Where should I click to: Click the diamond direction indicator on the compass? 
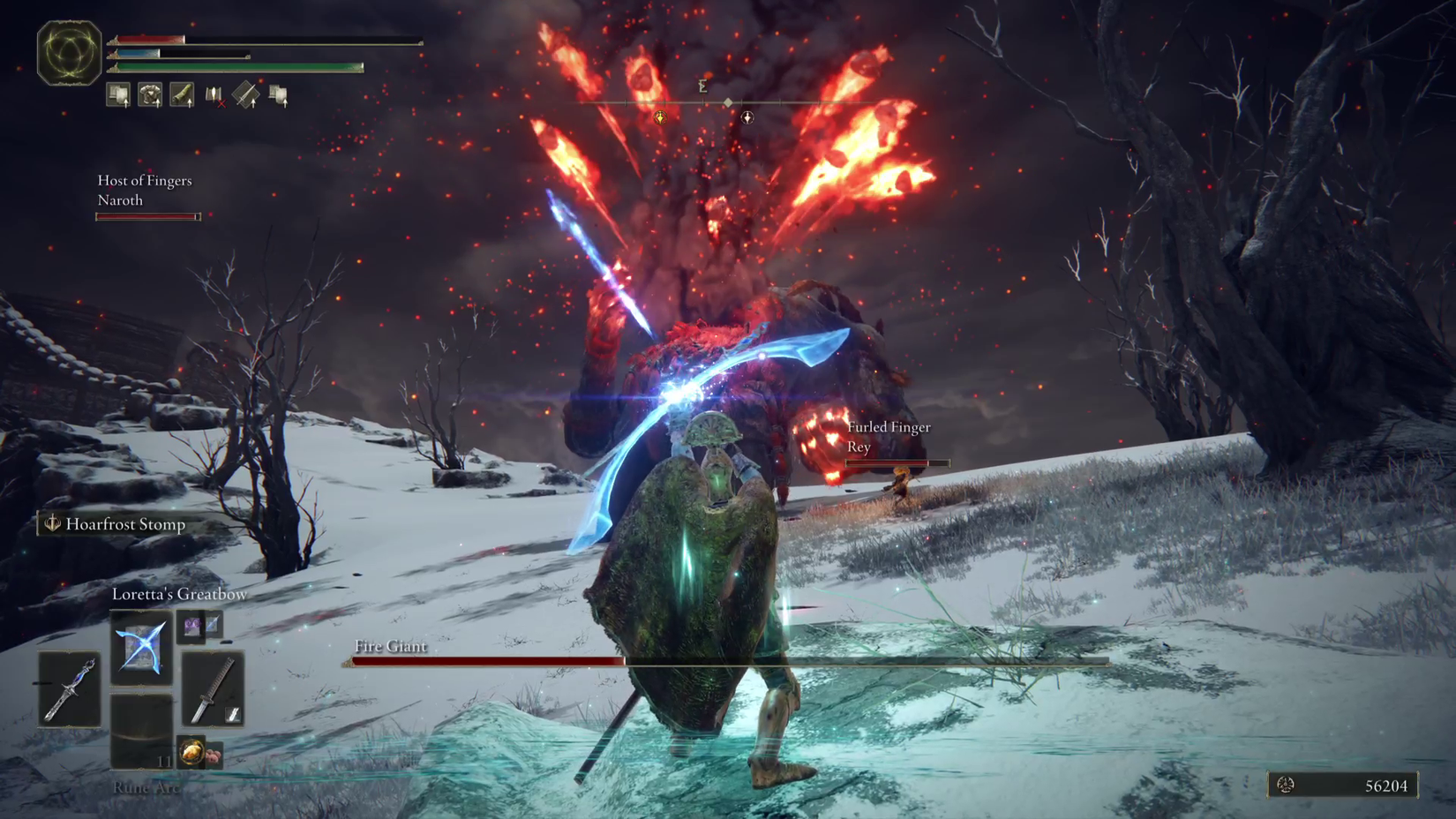[x=728, y=102]
